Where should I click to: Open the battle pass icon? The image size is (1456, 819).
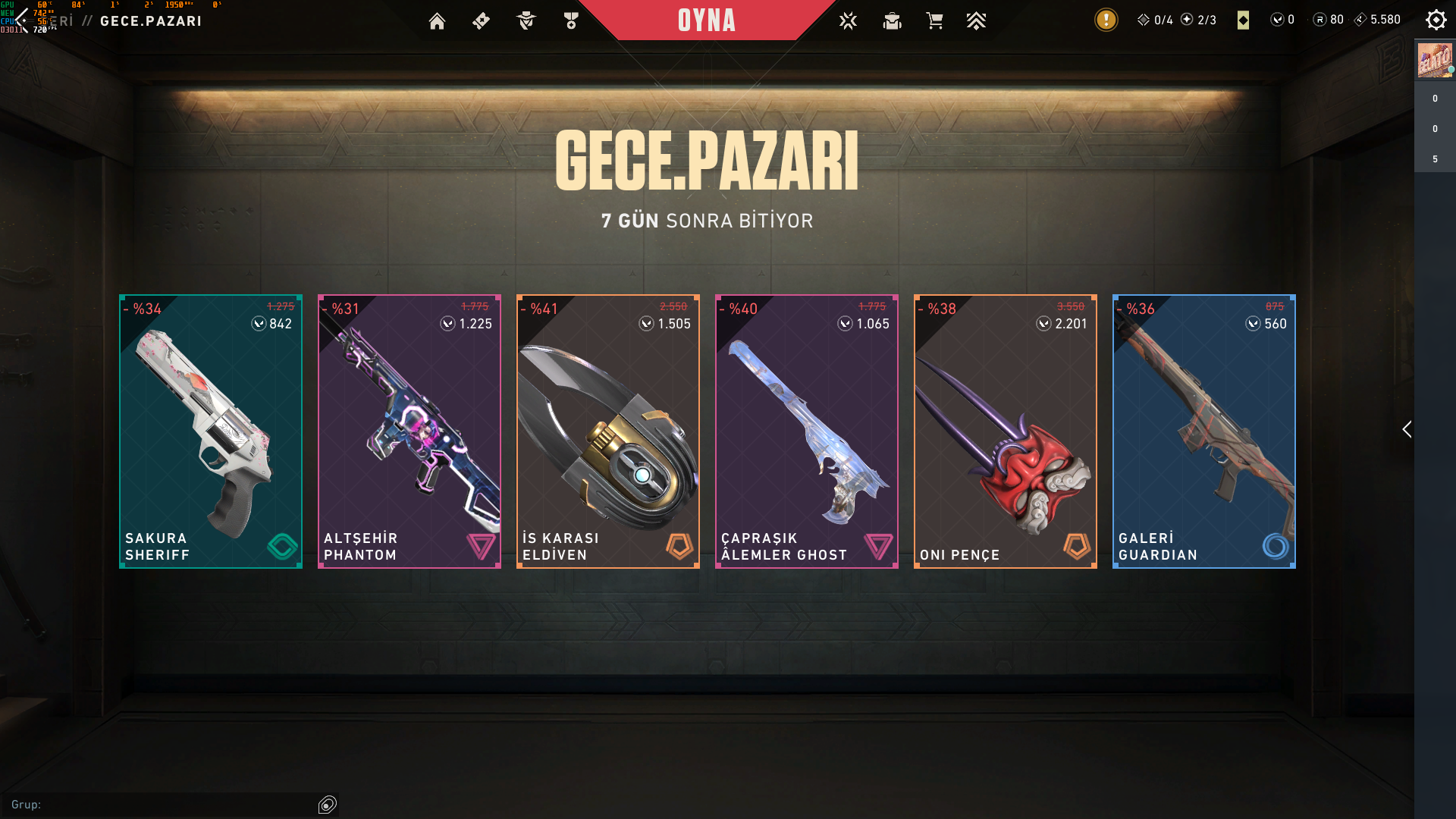point(481,21)
